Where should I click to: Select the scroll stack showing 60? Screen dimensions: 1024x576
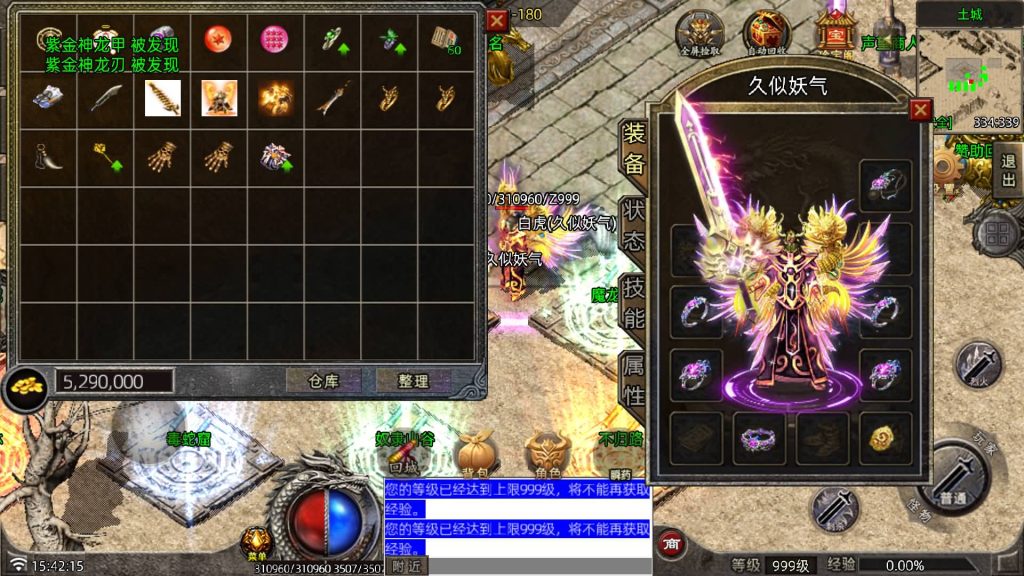[x=445, y=39]
